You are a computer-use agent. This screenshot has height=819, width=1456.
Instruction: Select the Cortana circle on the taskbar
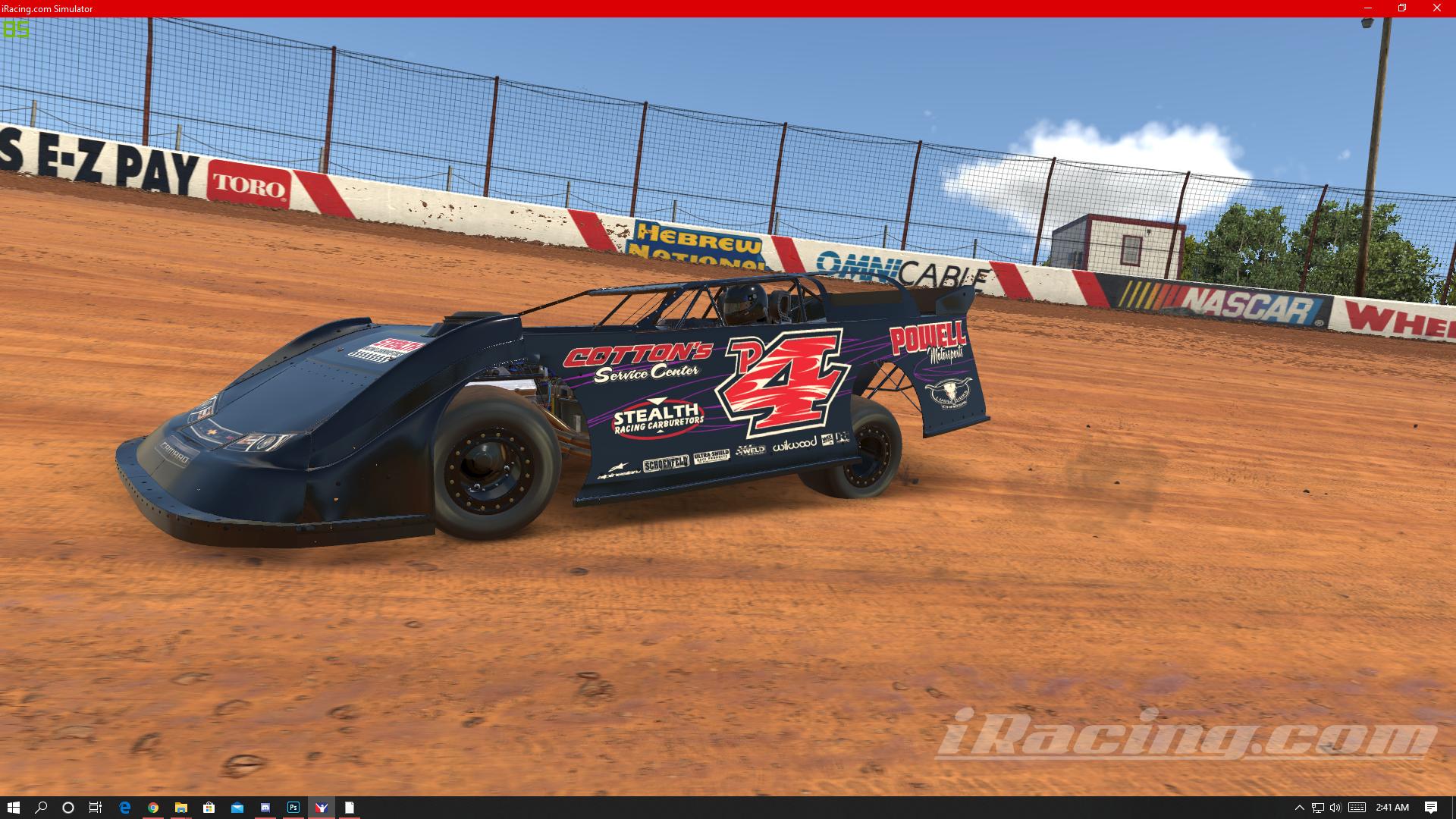67,808
